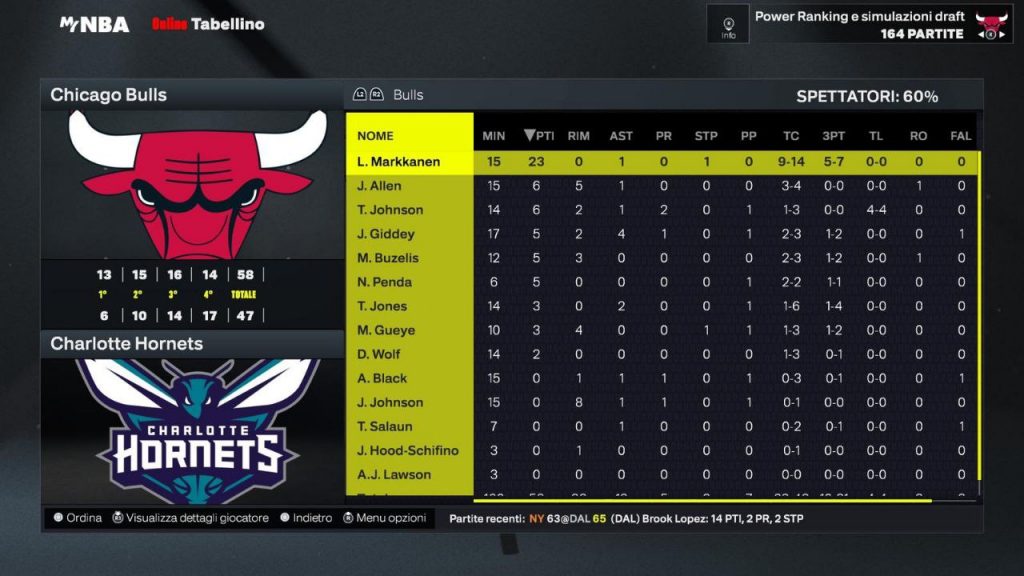The image size is (1024, 576).
Task: Switch the Bulls team tab
Action: pos(408,95)
